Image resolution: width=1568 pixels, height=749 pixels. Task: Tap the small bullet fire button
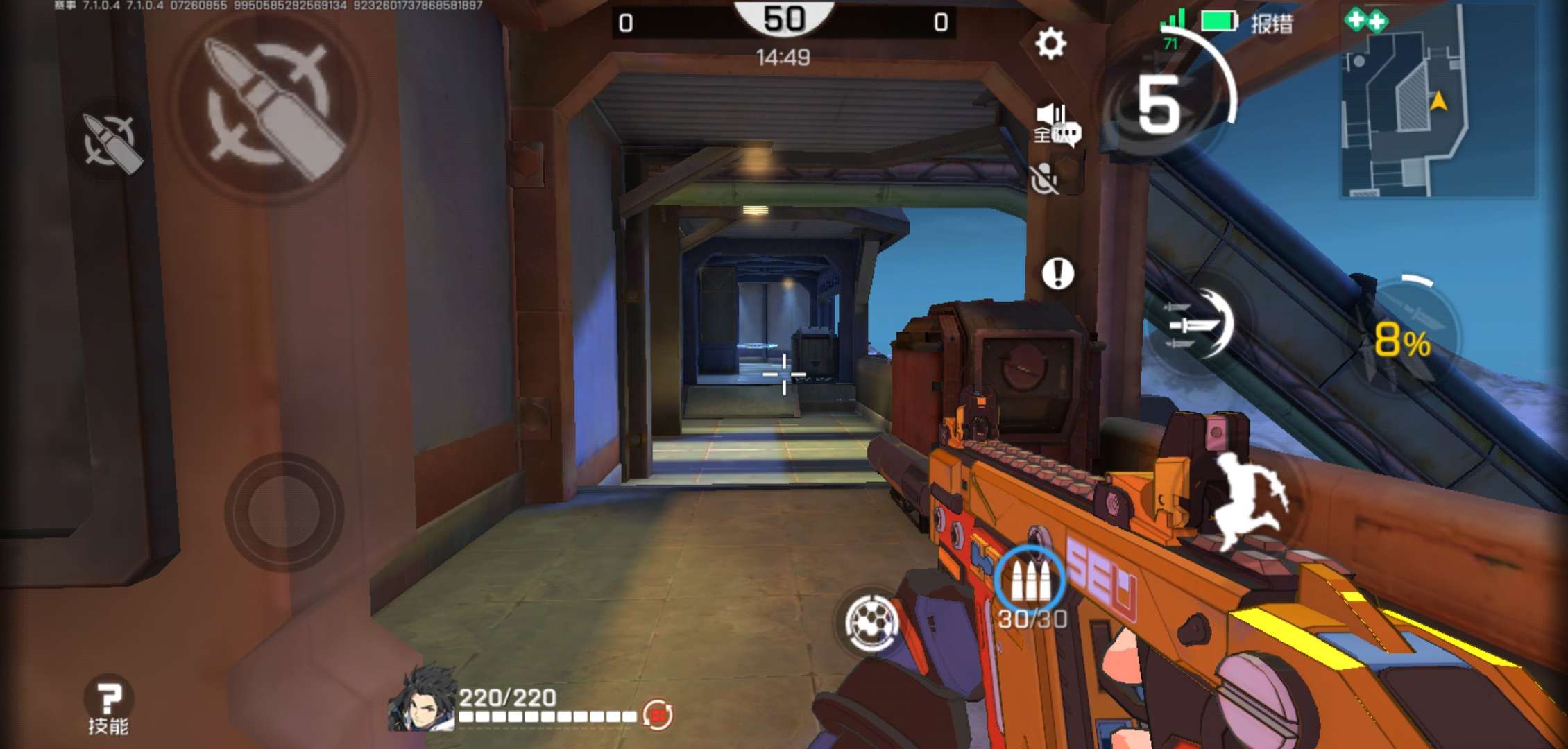click(111, 141)
